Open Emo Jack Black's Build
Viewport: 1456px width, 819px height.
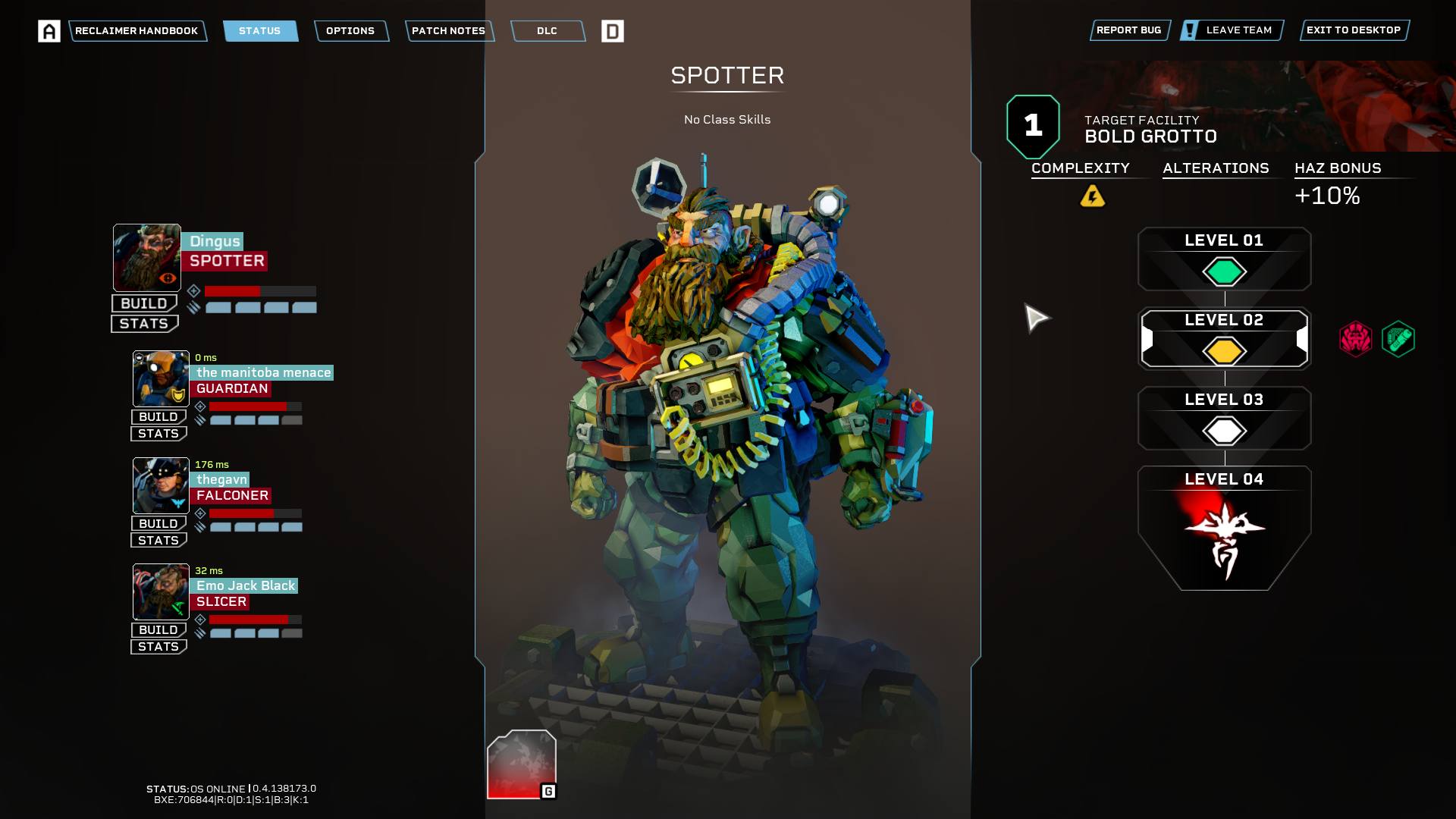click(158, 630)
